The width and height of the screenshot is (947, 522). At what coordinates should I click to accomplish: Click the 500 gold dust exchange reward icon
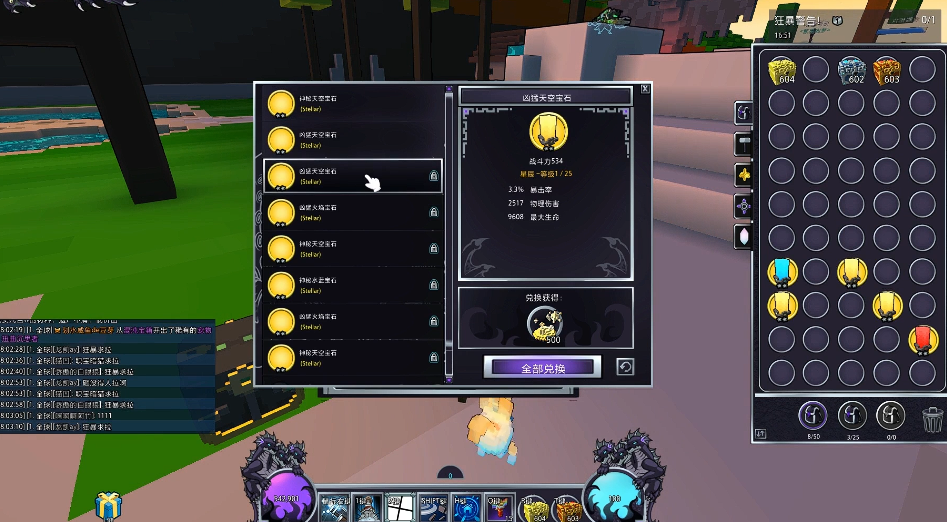pyautogui.click(x=545, y=322)
